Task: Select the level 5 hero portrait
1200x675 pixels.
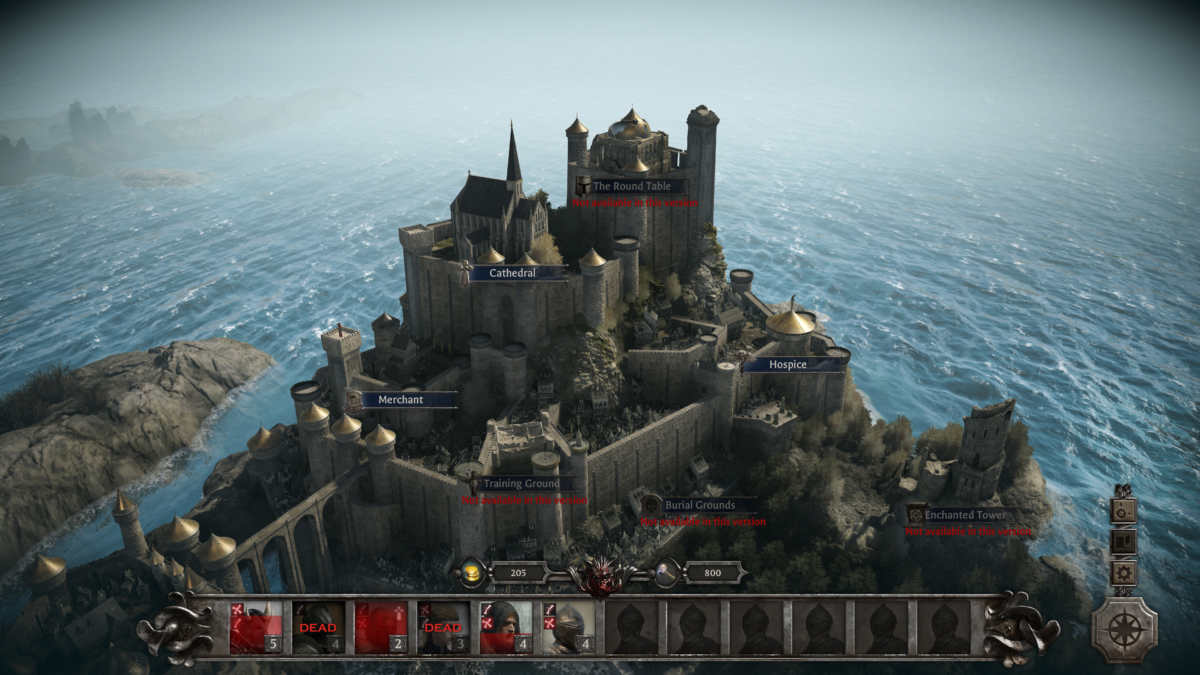Action: click(x=256, y=628)
